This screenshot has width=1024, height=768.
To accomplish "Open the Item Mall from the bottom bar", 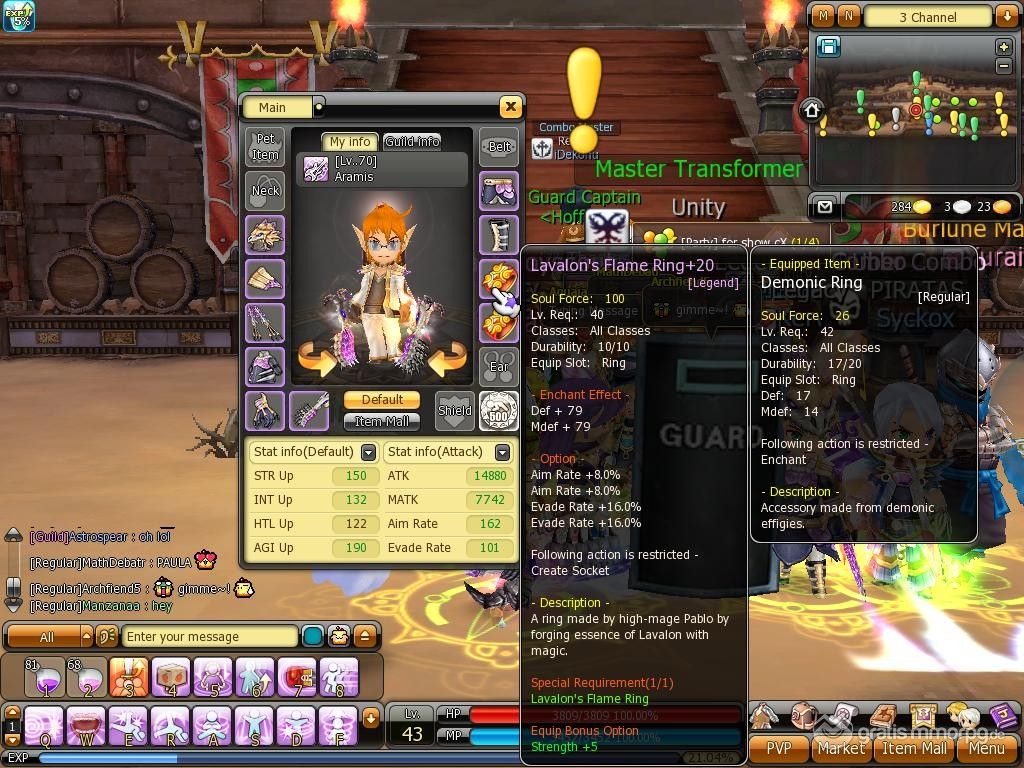I will click(x=913, y=747).
